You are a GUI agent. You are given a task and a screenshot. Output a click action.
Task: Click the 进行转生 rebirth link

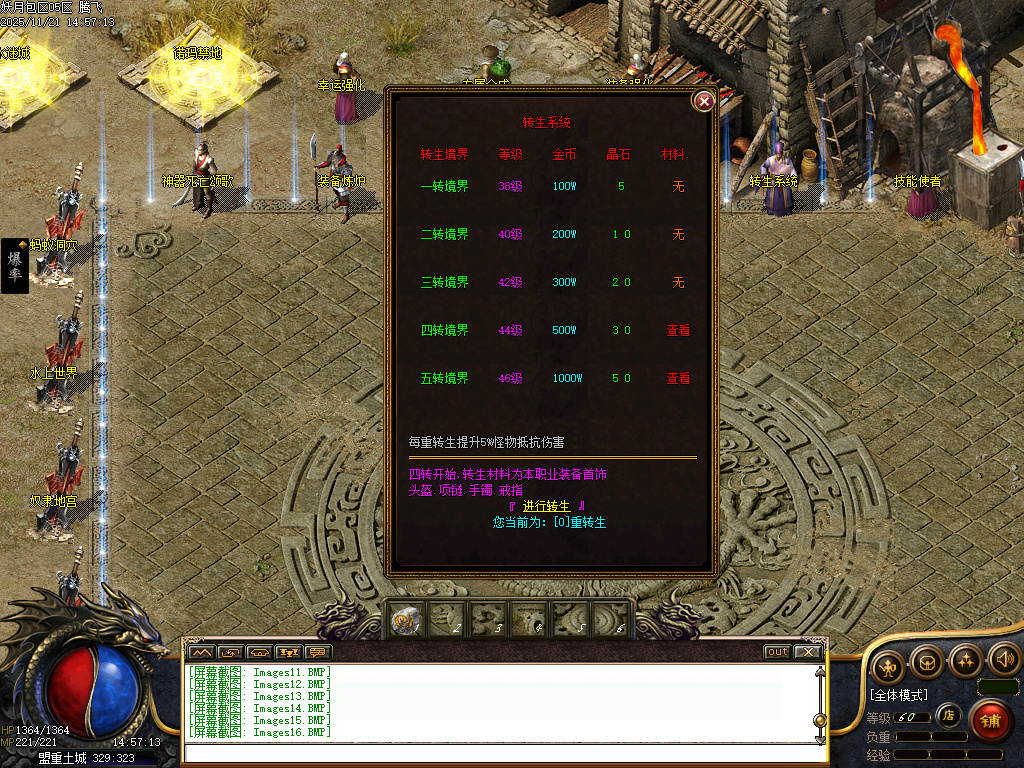tap(546, 506)
